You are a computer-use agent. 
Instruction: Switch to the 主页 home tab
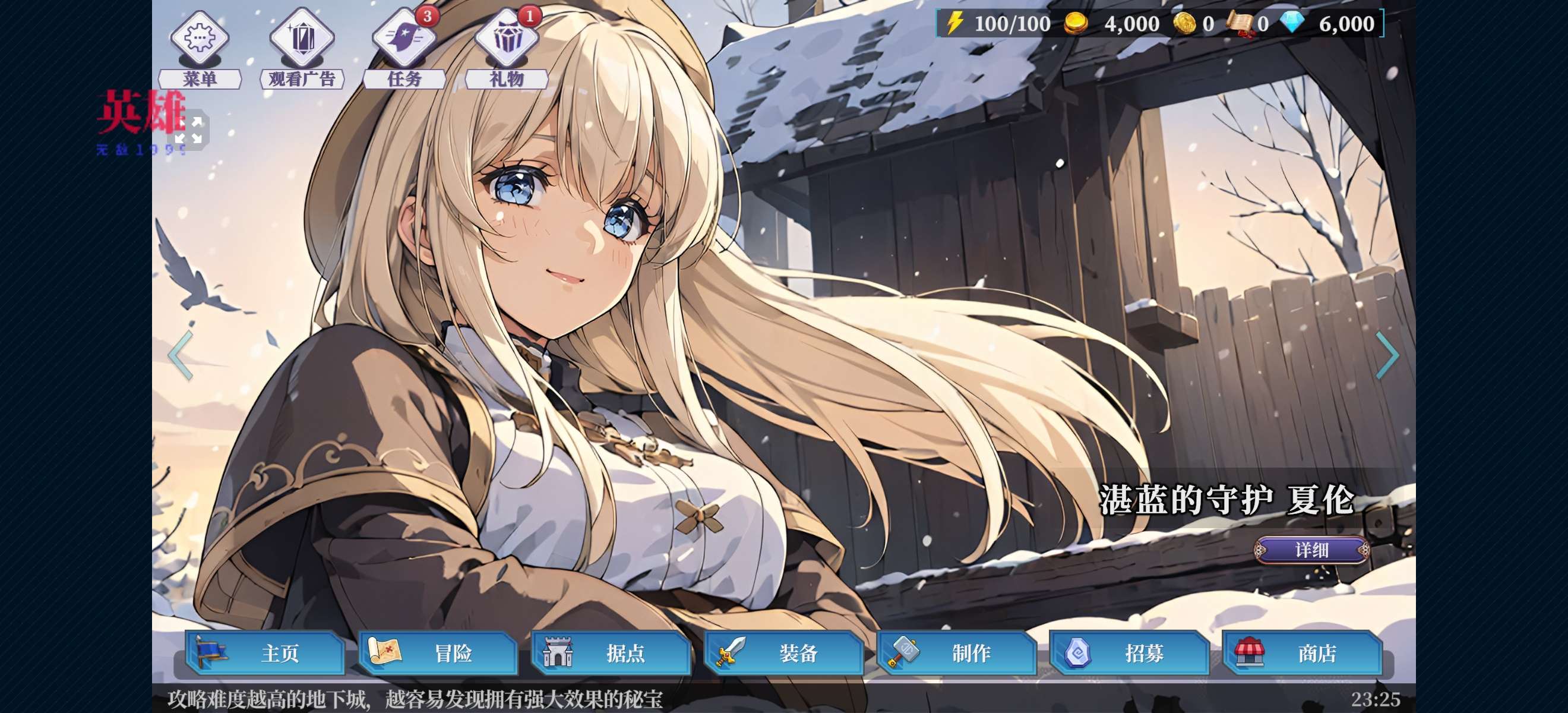pos(265,654)
